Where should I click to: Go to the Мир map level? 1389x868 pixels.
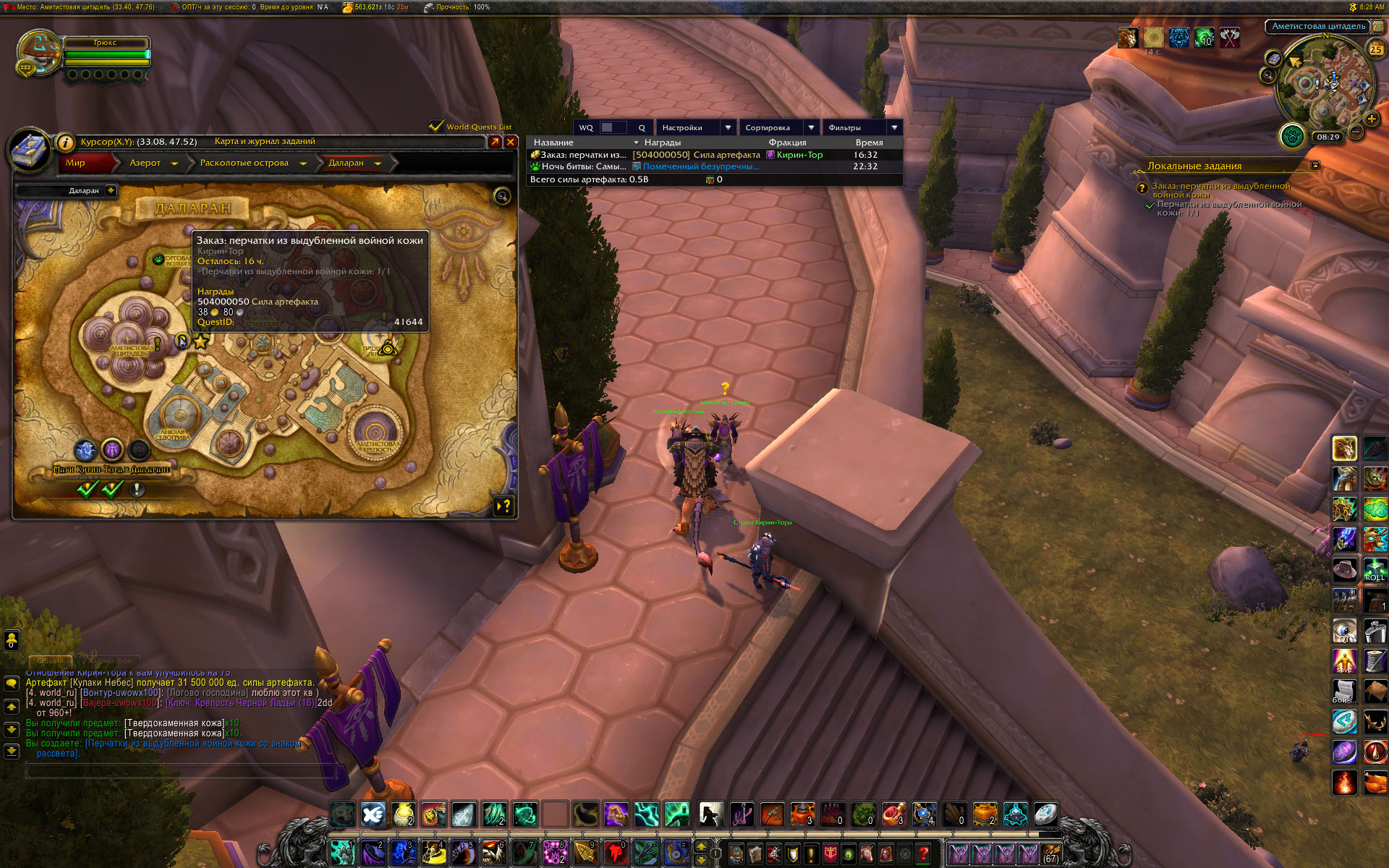[76, 163]
